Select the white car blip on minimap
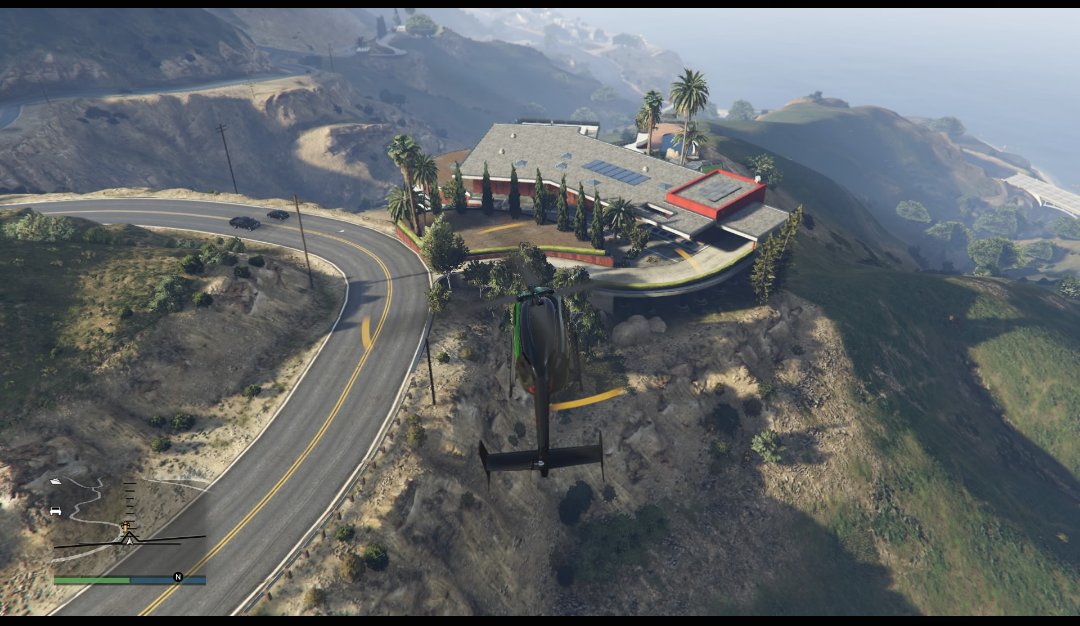 click(55, 511)
